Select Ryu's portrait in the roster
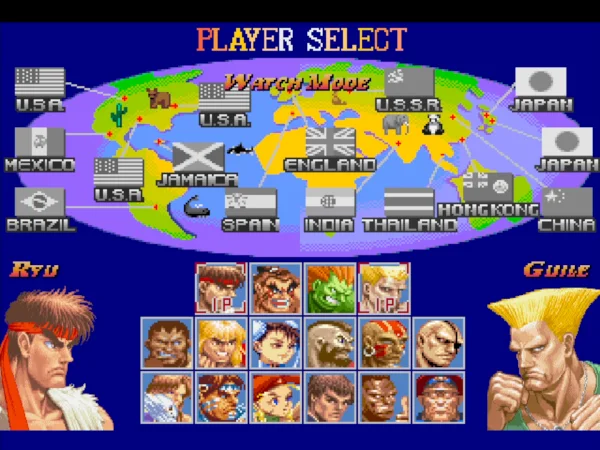 click(220, 288)
